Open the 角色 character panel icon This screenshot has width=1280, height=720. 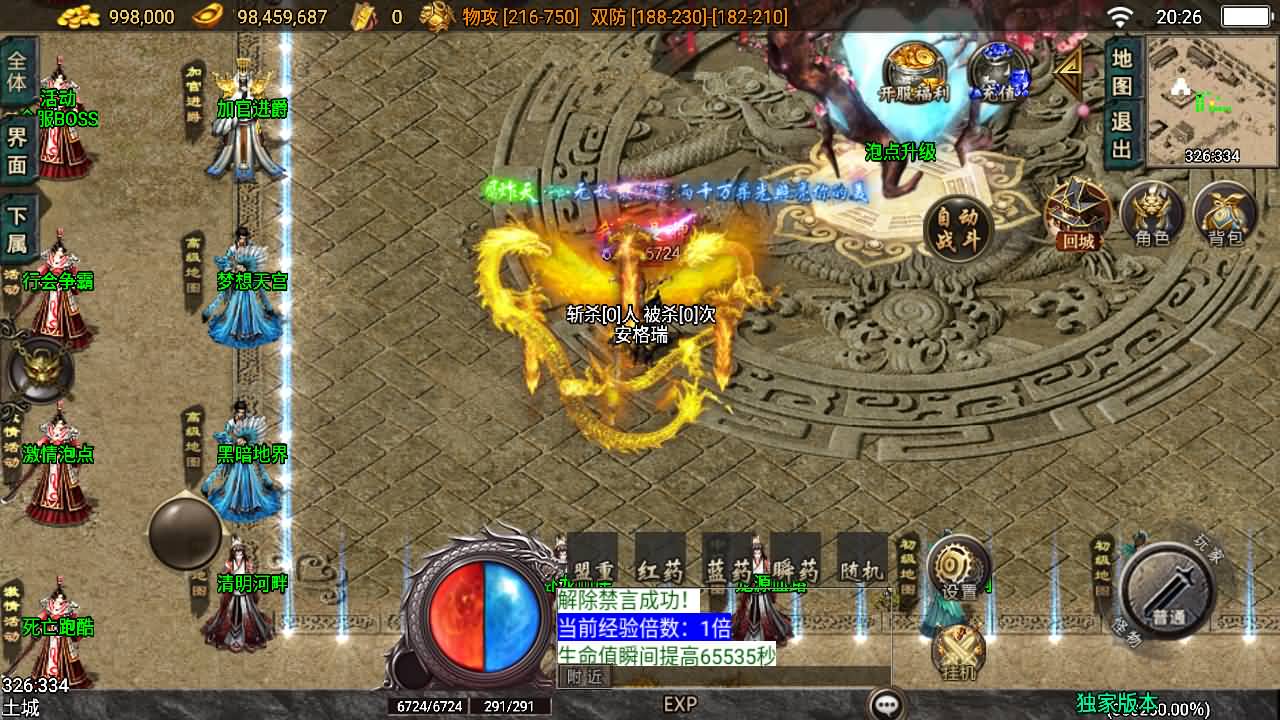click(1152, 213)
